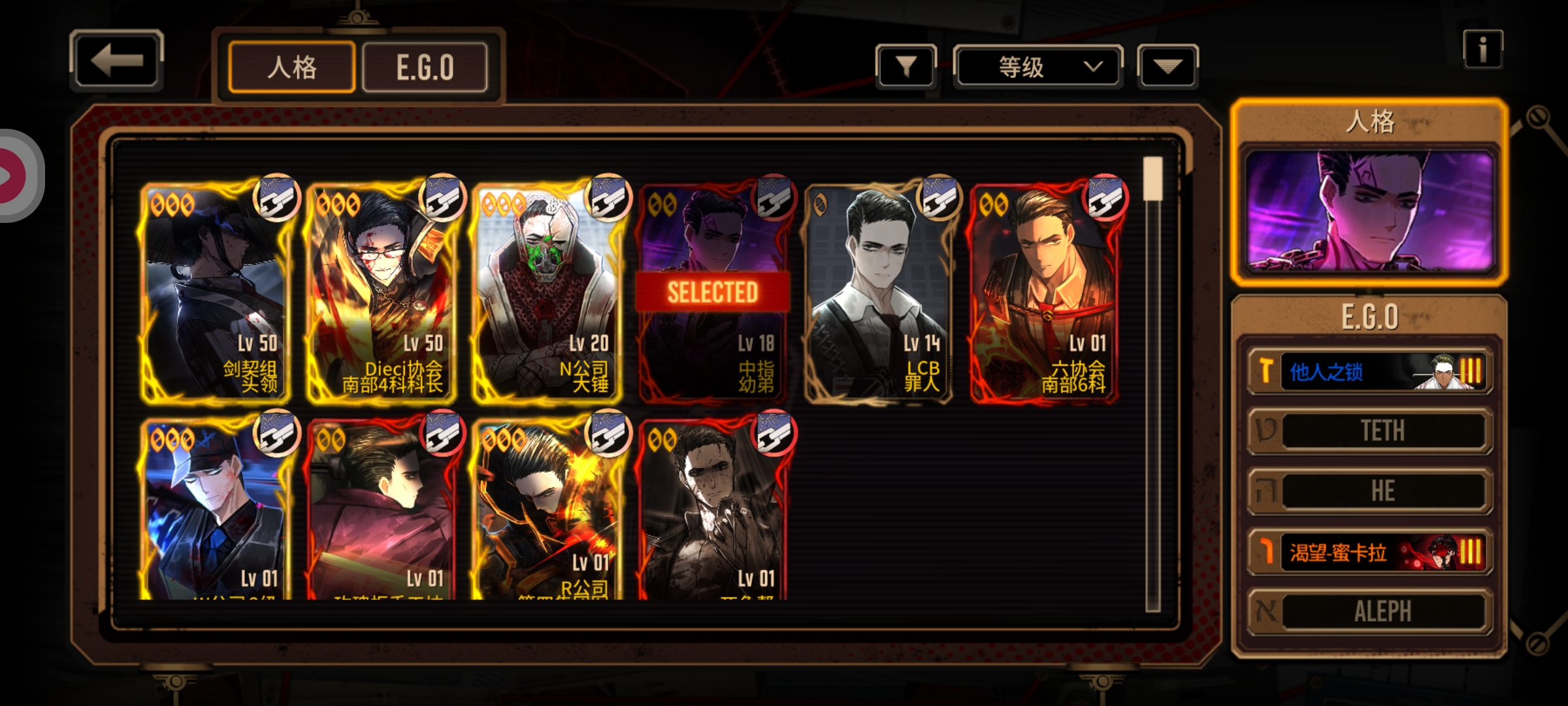Switch to the E.G.O tab
The height and width of the screenshot is (706, 1568).
tap(425, 67)
